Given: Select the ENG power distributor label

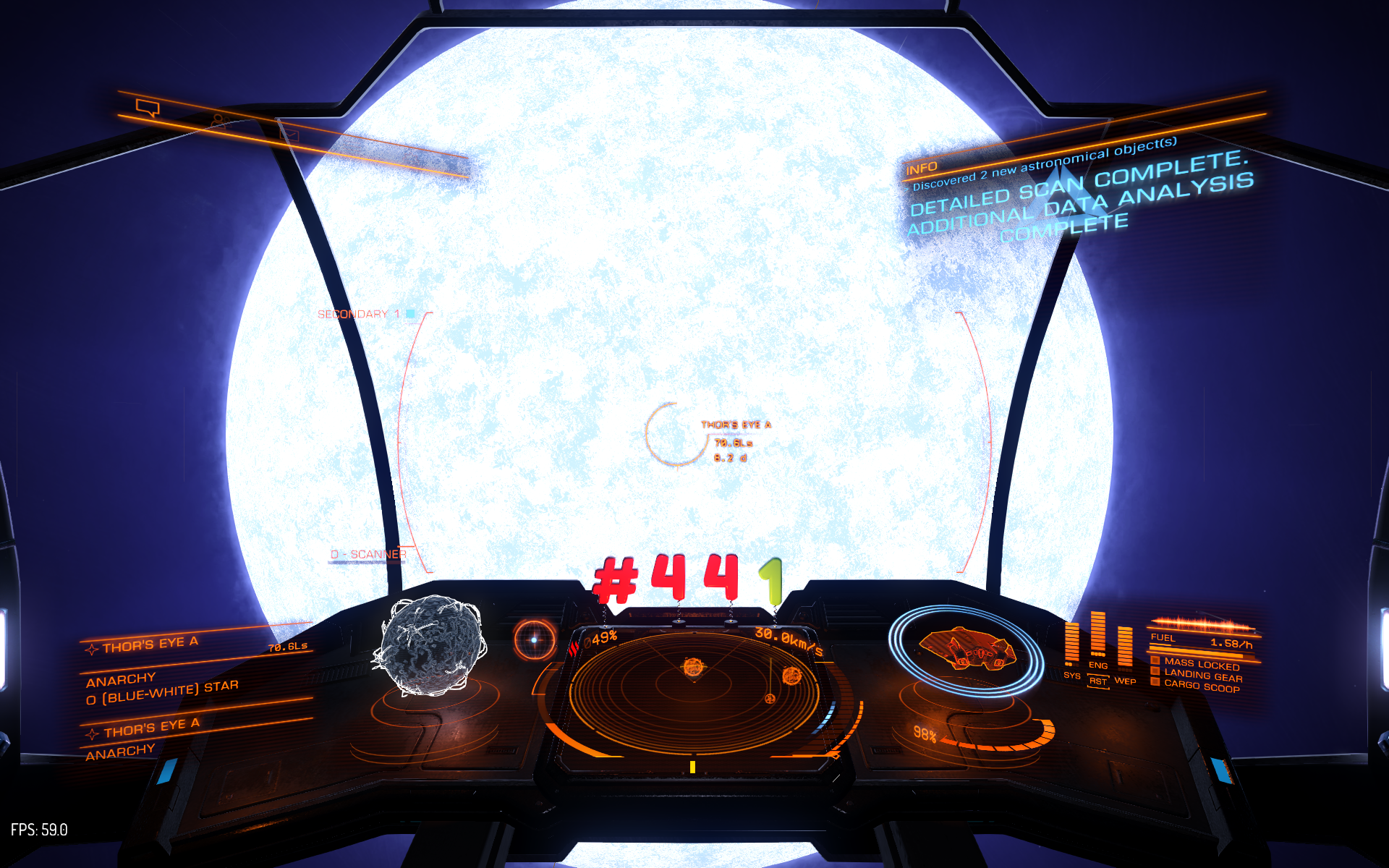Looking at the screenshot, I should (1097, 665).
